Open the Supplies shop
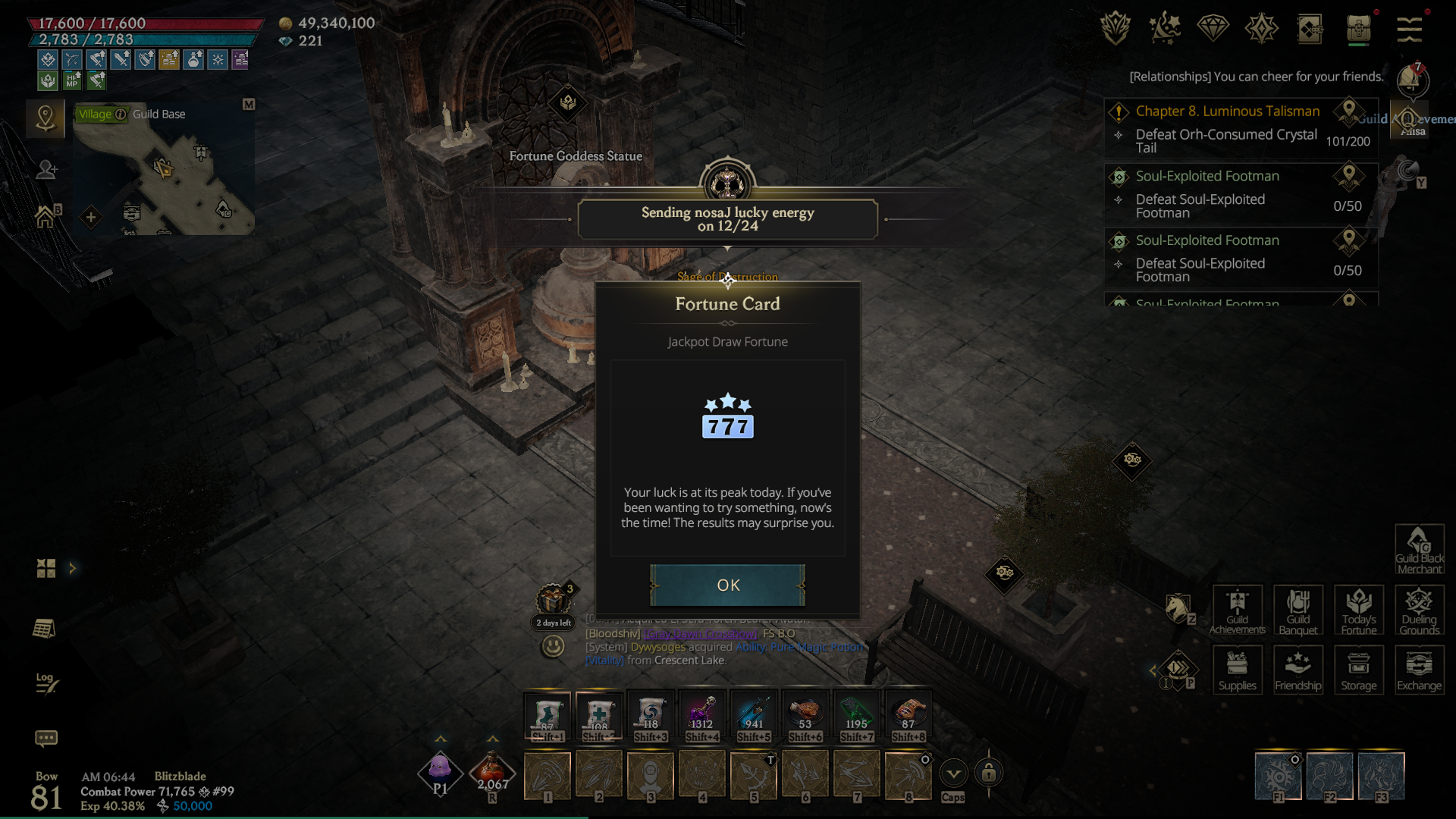This screenshot has width=1456, height=819. tap(1237, 670)
